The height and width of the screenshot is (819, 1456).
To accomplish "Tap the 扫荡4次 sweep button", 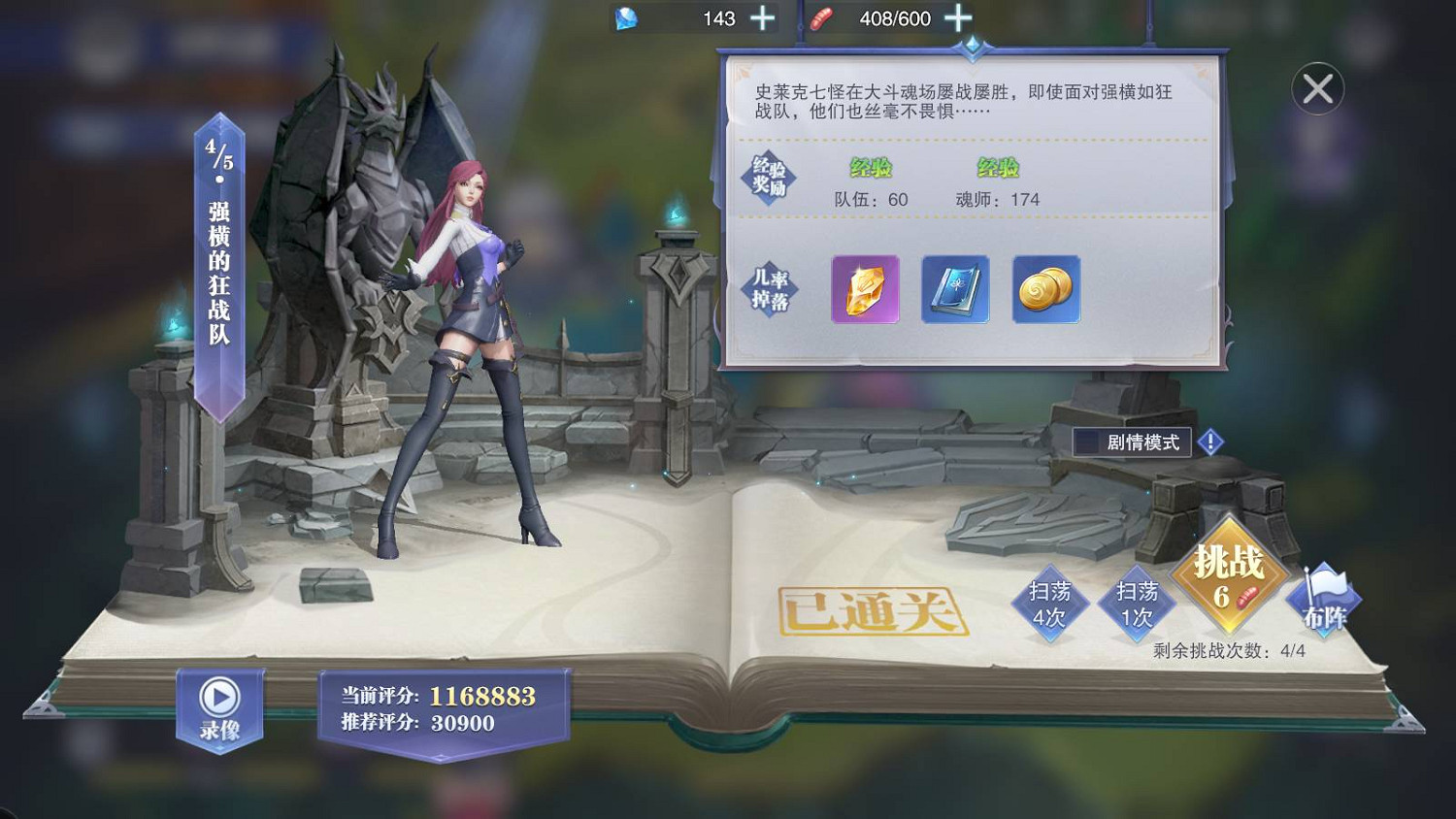I will click(1050, 602).
